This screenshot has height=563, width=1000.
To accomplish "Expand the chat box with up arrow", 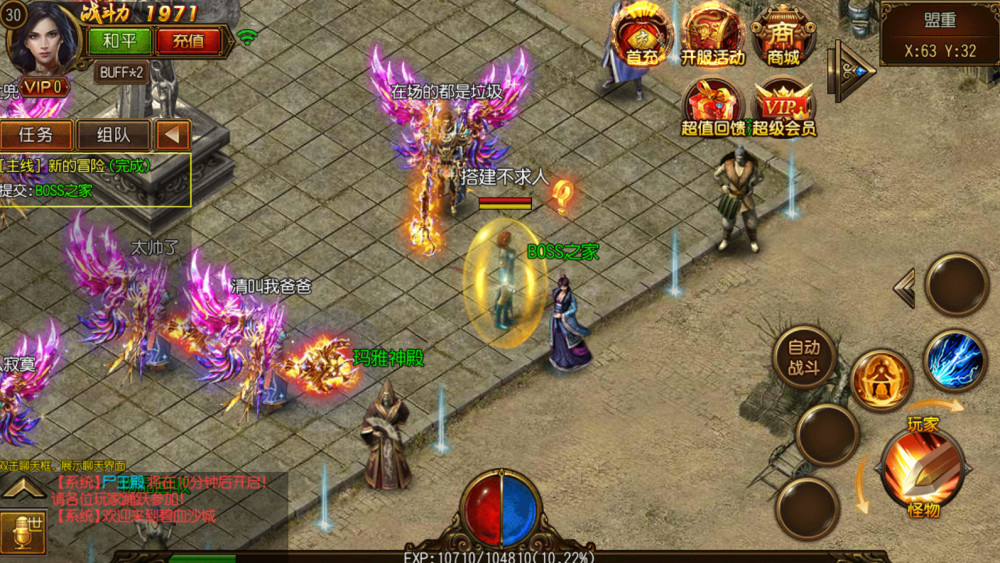I will tap(22, 488).
